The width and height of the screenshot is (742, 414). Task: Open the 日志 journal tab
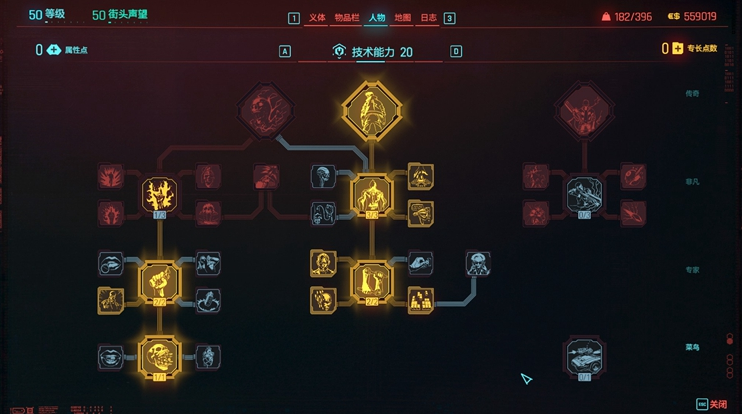(x=428, y=18)
